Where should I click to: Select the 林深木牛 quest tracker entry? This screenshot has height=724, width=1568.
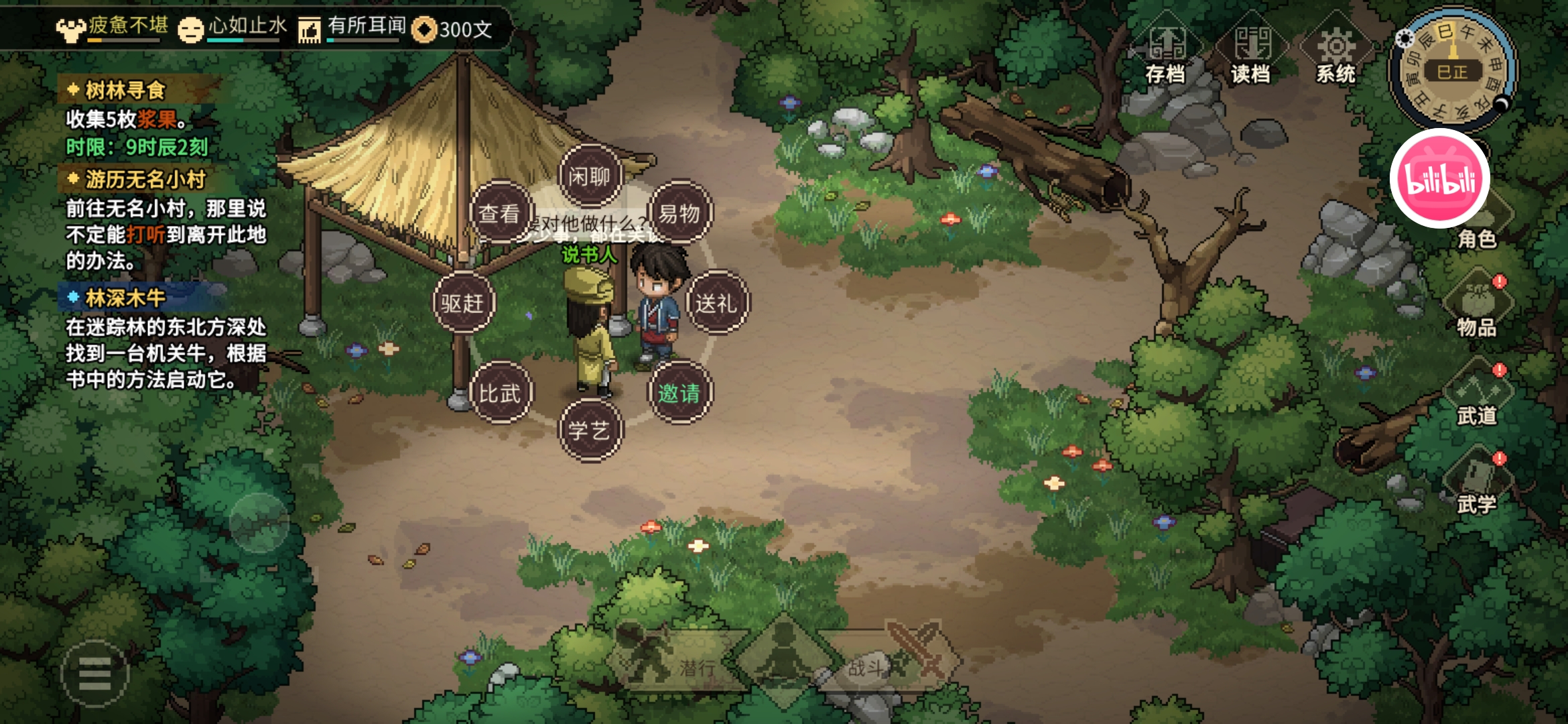(125, 298)
